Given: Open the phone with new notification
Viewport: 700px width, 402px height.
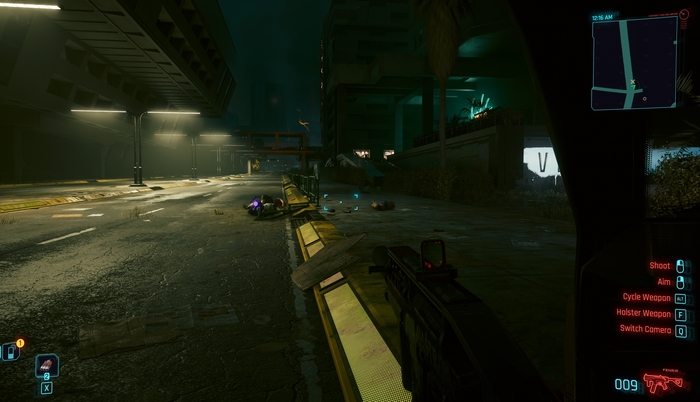Looking at the screenshot, I should pos(10,351).
